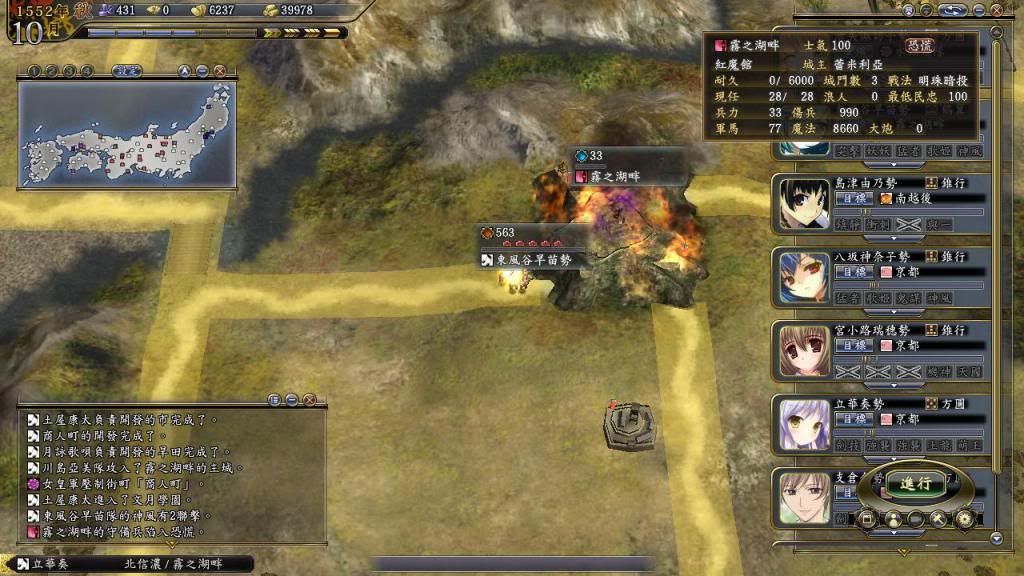The image size is (1024, 576).
Task: Close the minimap panel
Action: [221, 71]
